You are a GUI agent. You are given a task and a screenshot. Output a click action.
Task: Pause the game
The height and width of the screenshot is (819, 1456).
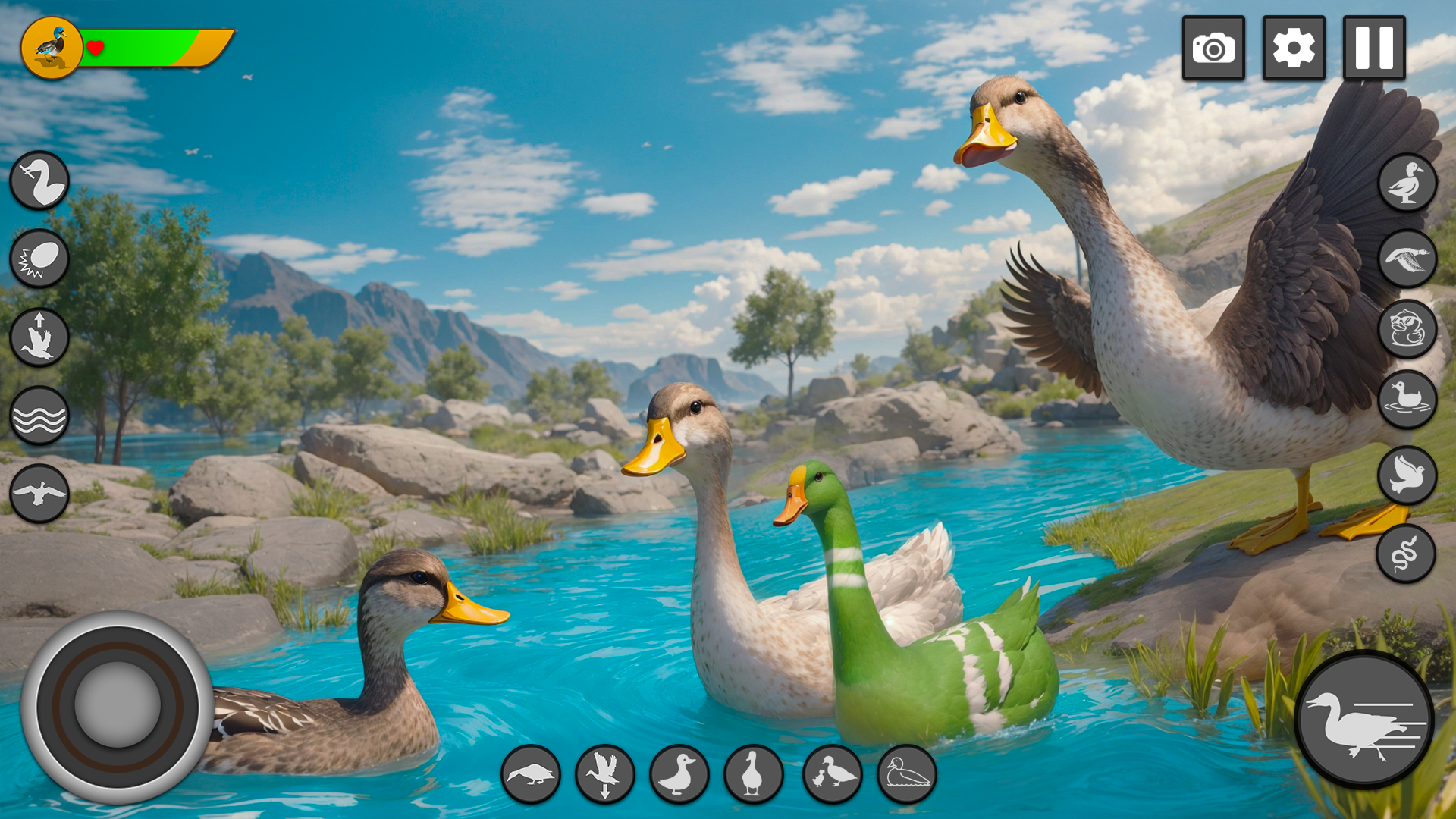point(1376,48)
